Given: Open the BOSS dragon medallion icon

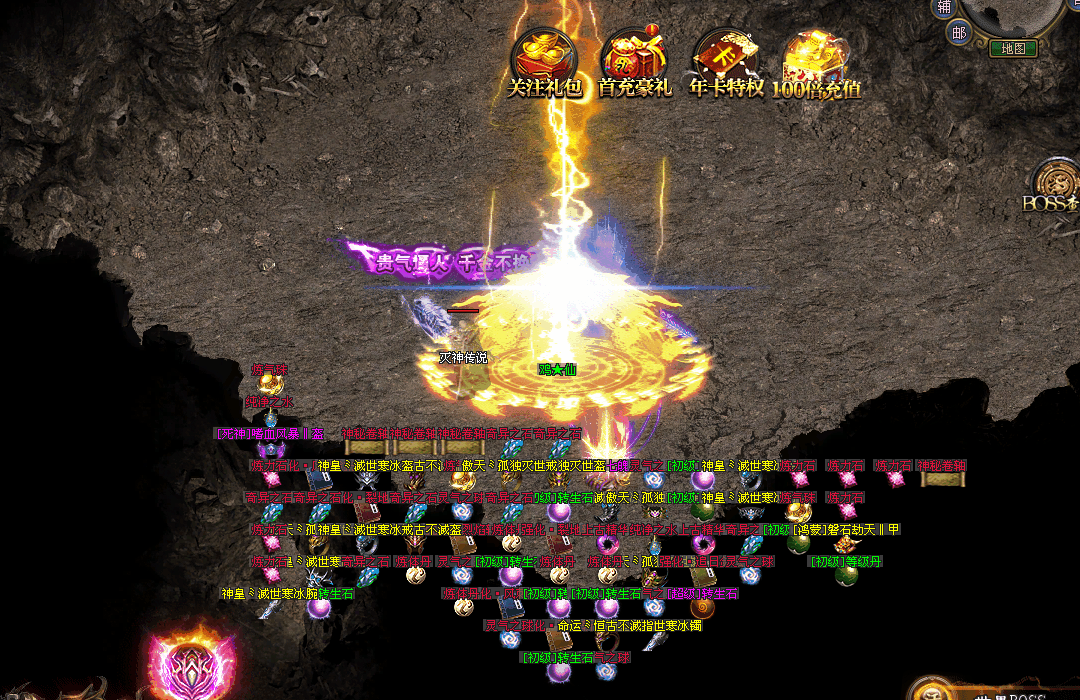Looking at the screenshot, I should (x=1058, y=183).
